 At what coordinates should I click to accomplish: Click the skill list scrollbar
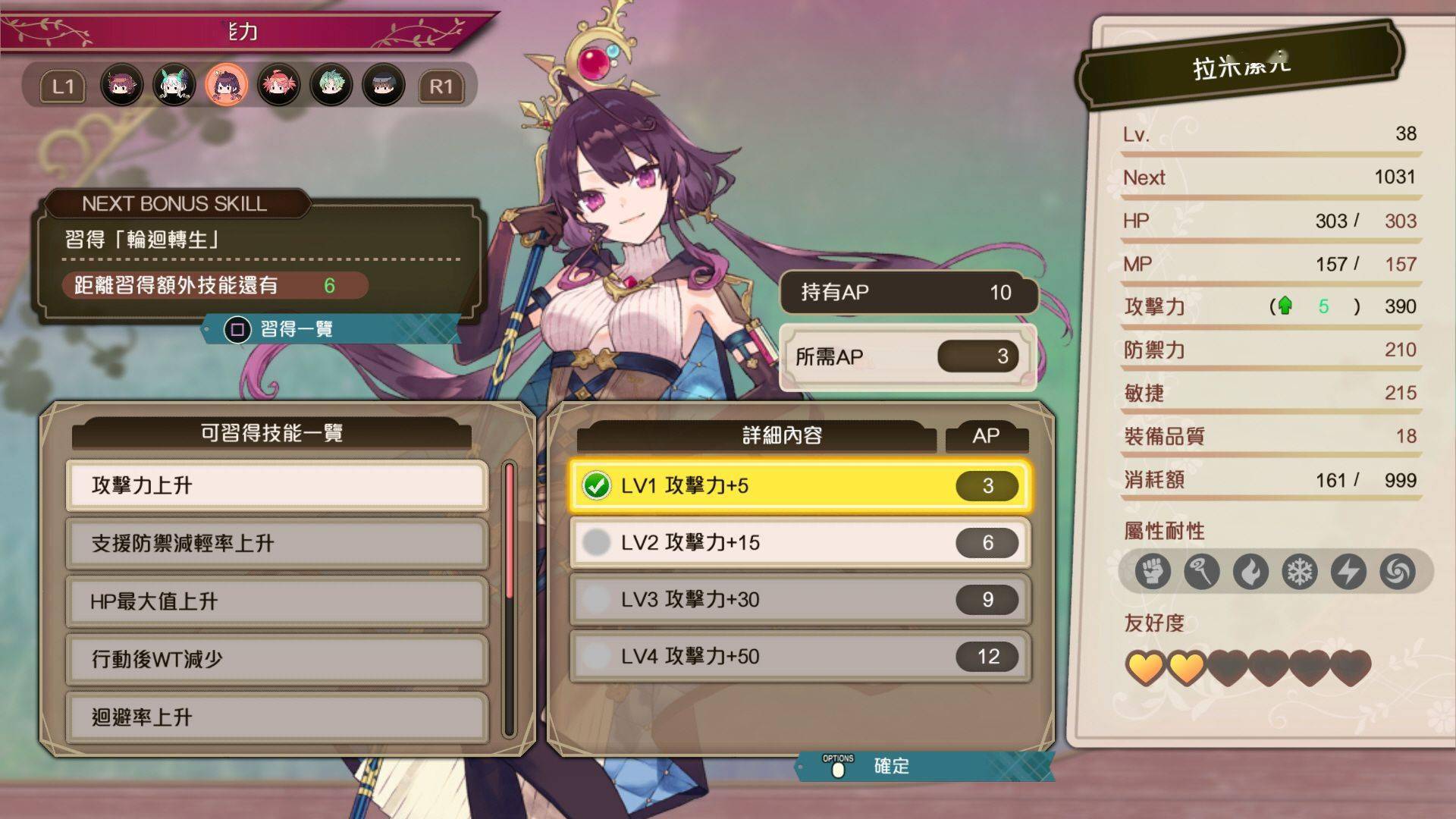pyautogui.click(x=509, y=599)
